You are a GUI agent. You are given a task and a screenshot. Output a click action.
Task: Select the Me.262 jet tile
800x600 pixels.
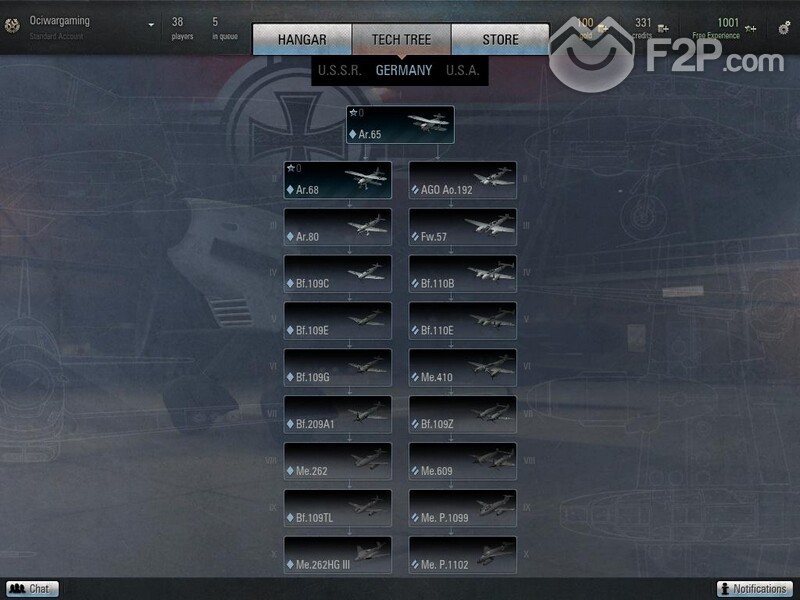pos(338,461)
